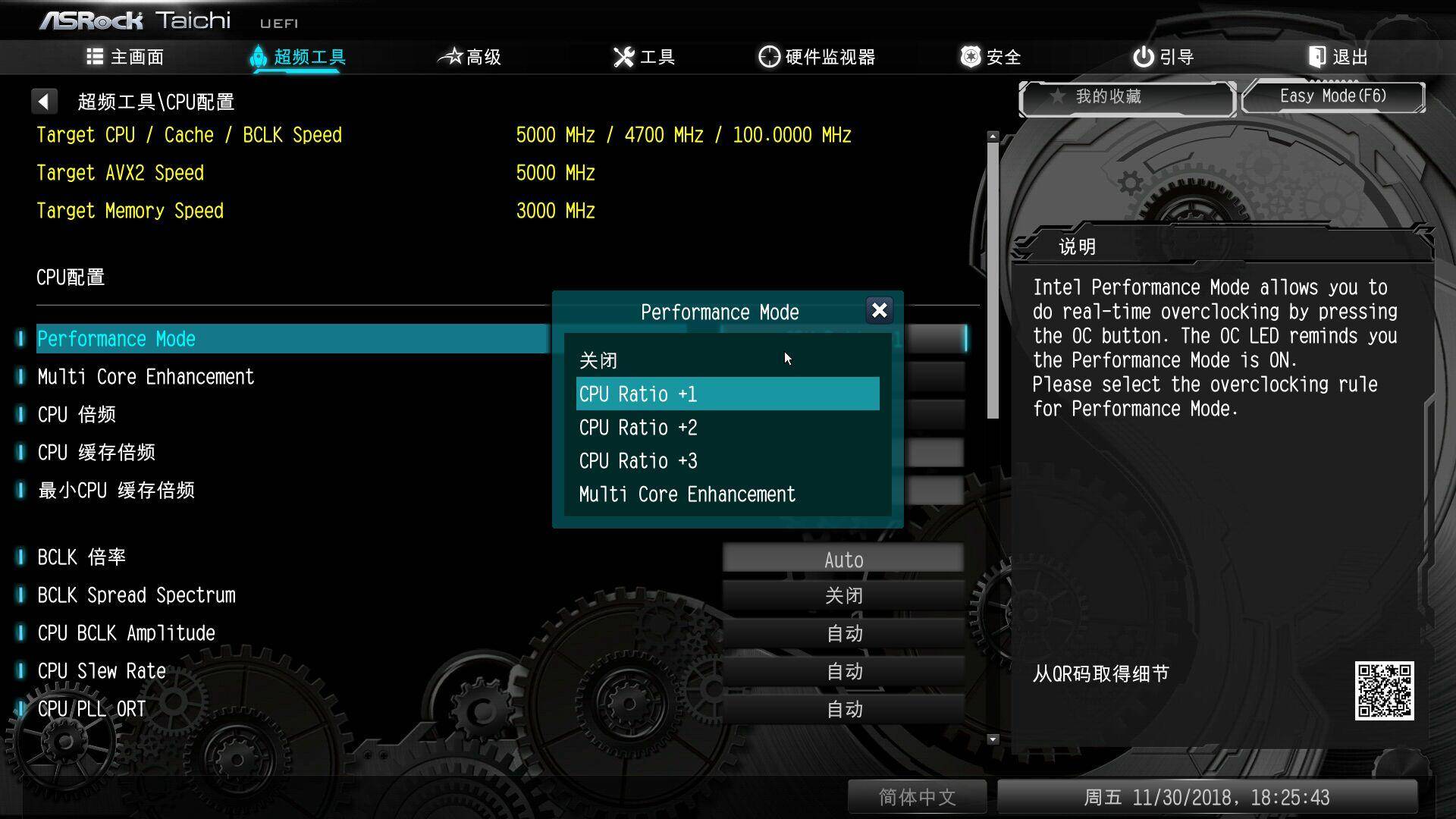Screen dimensions: 1456x819
Task: Click the 工具 wrench icon
Action: 622,56
